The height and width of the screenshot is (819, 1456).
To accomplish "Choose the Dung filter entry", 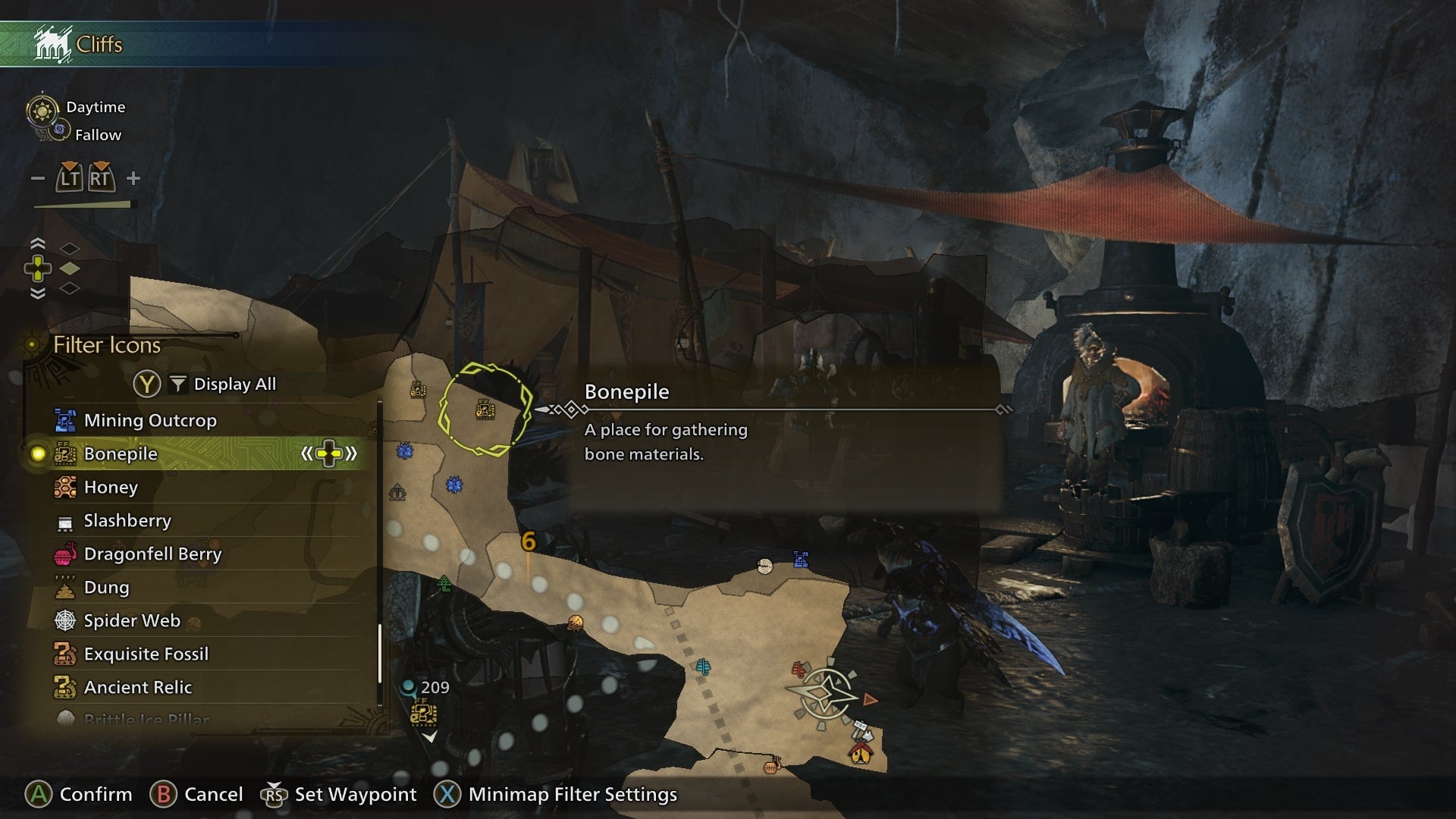I will point(106,587).
